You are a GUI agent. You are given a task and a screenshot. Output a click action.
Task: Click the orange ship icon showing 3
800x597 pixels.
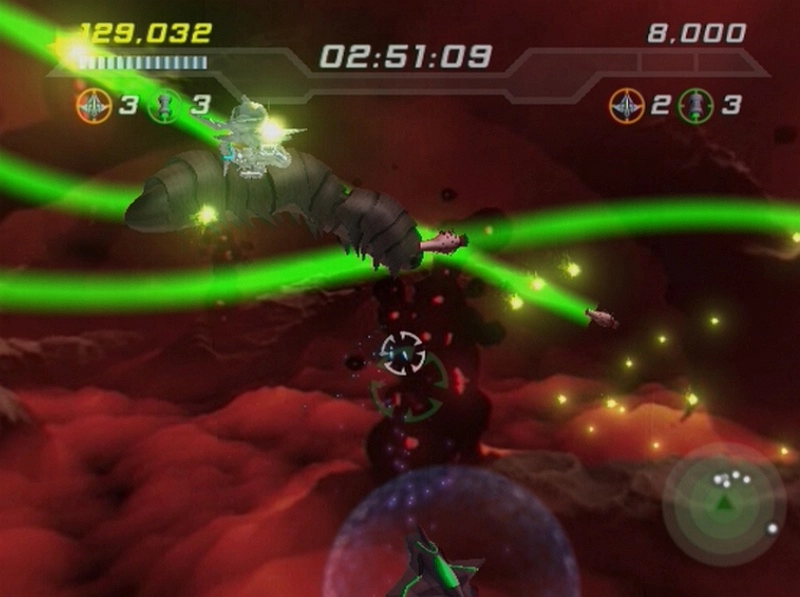click(x=94, y=105)
